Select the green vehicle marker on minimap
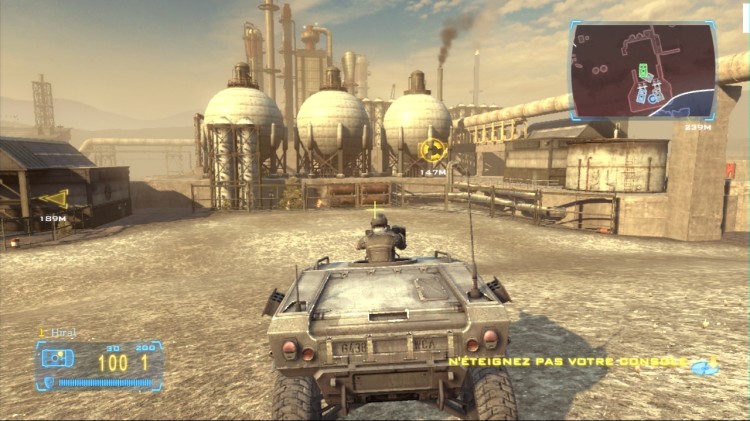This screenshot has height=421, width=750. [x=645, y=73]
